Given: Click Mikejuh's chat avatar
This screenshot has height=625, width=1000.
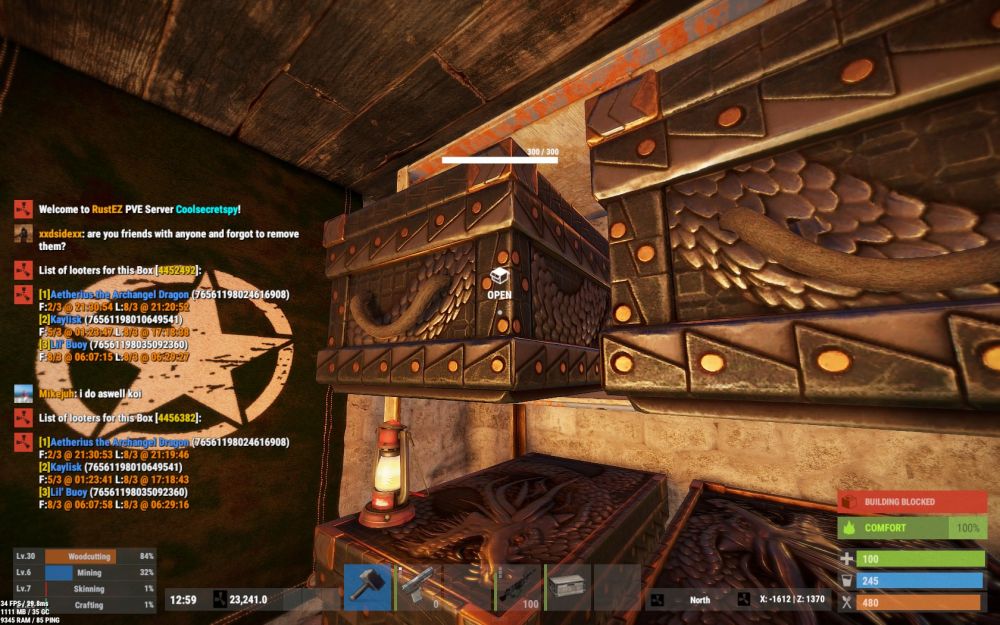Looking at the screenshot, I should point(23,394).
